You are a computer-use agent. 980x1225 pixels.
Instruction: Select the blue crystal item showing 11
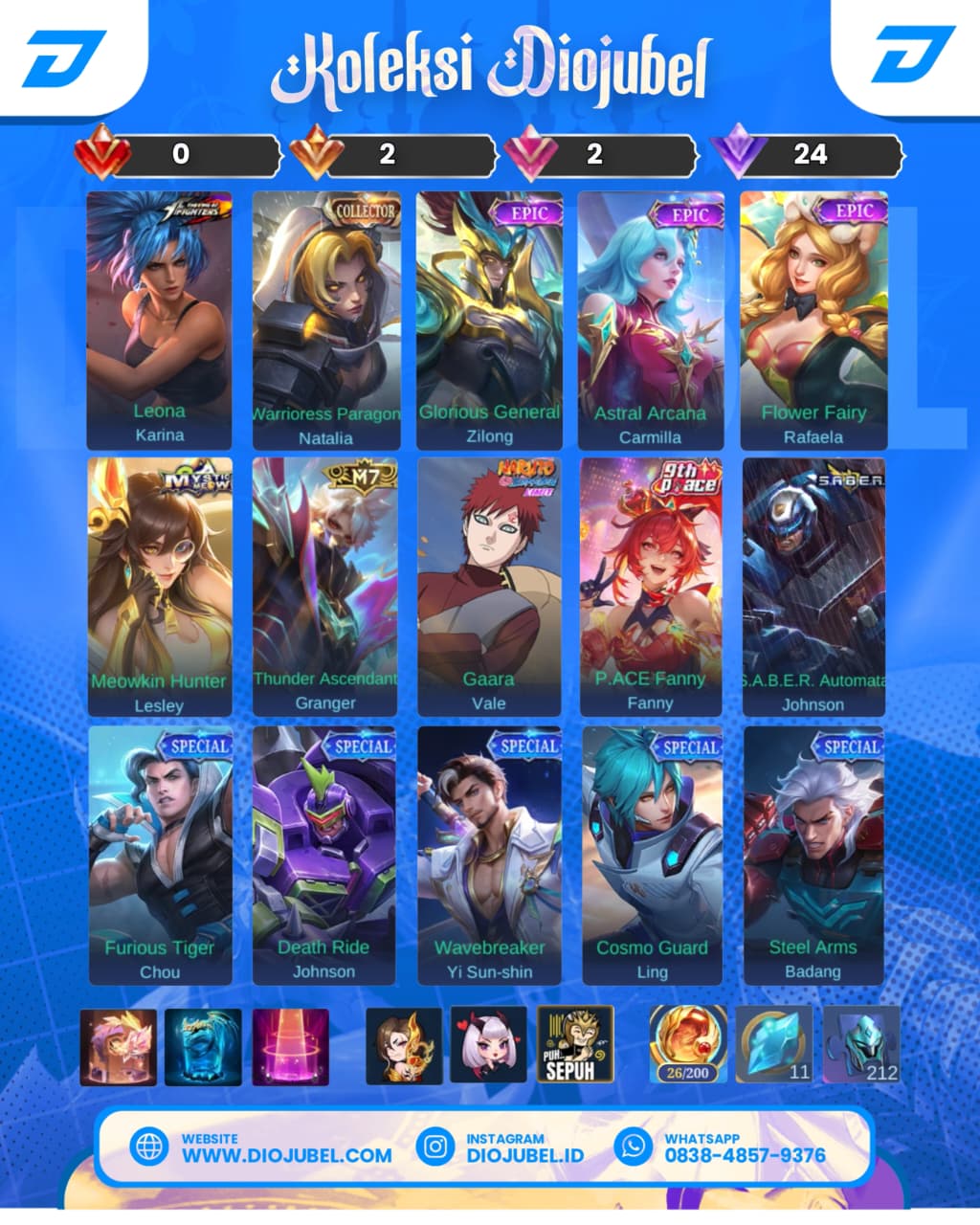773,1045
